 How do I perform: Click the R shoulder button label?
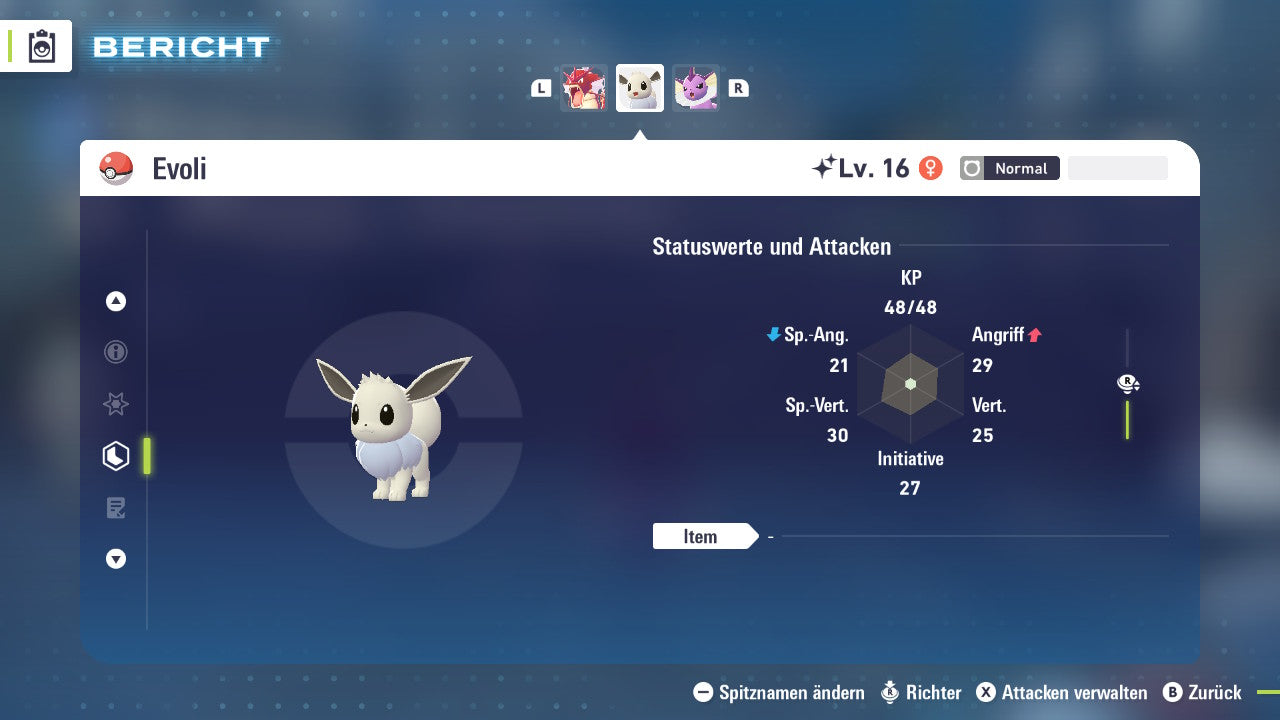coord(738,87)
